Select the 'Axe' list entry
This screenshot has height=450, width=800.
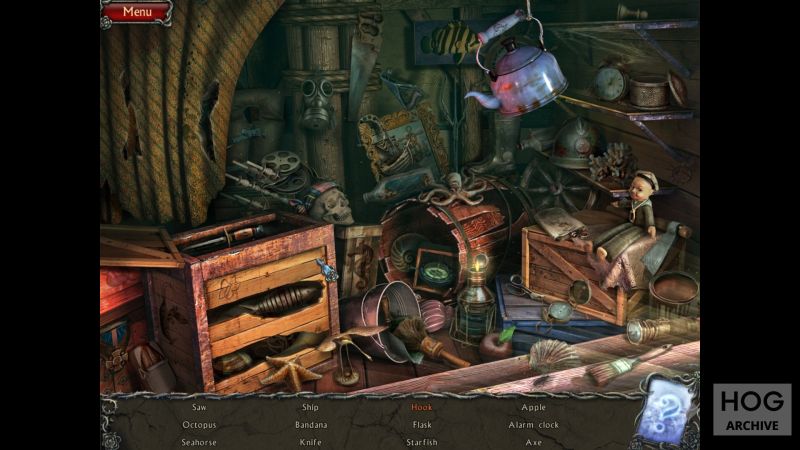click(533, 441)
